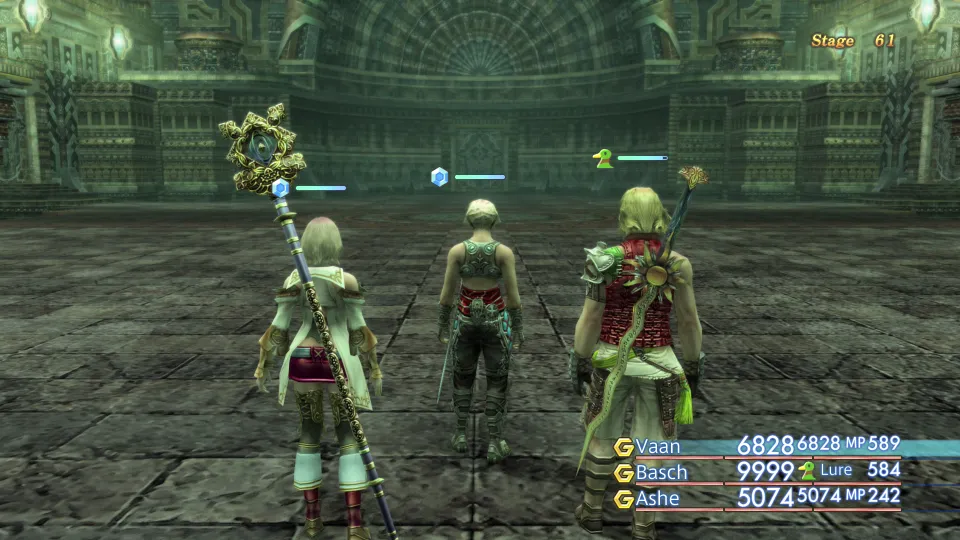Pick Ashe from the party list
This screenshot has width=960, height=540.
657,498
